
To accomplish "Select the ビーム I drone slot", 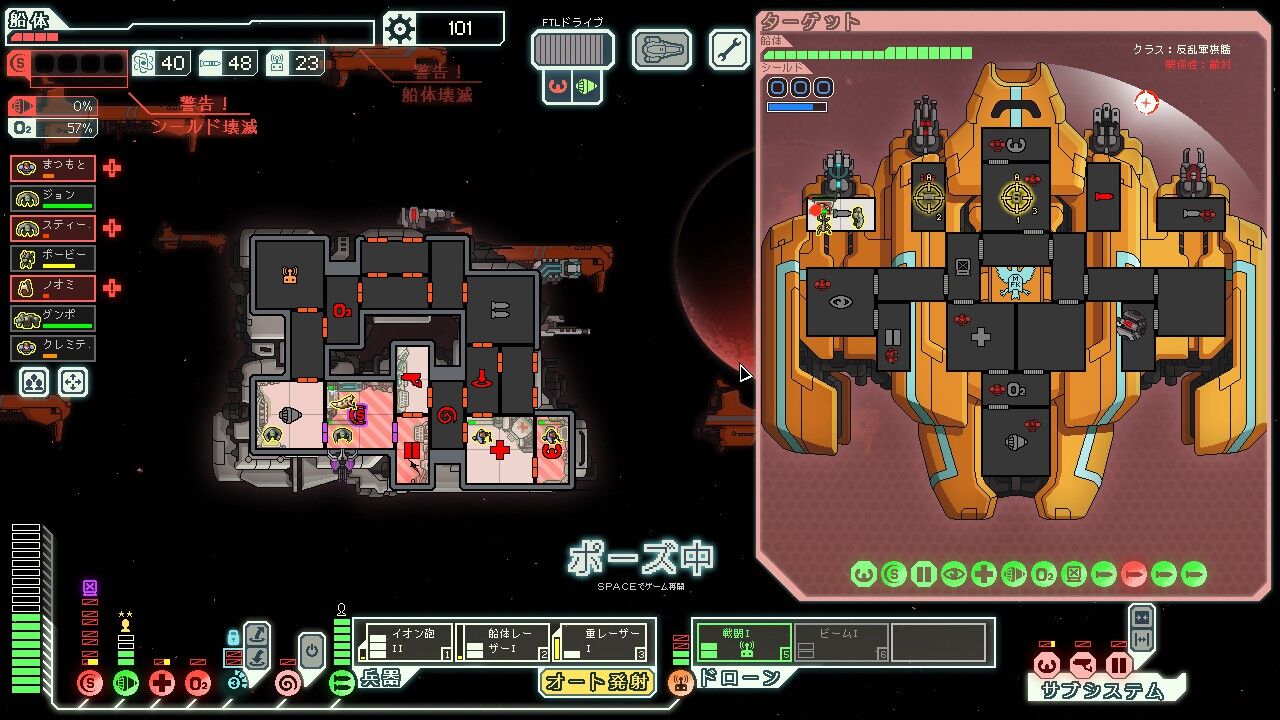I will (x=840, y=642).
